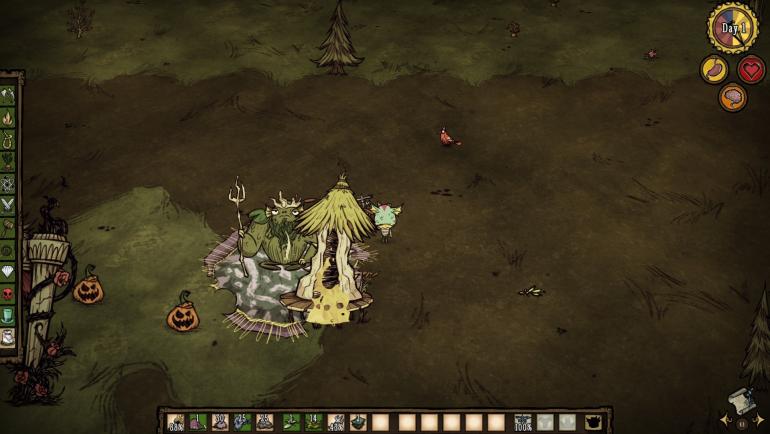Select the inventory item showing 88% durability
Image resolution: width=770 pixels, height=434 pixels.
click(x=176, y=422)
